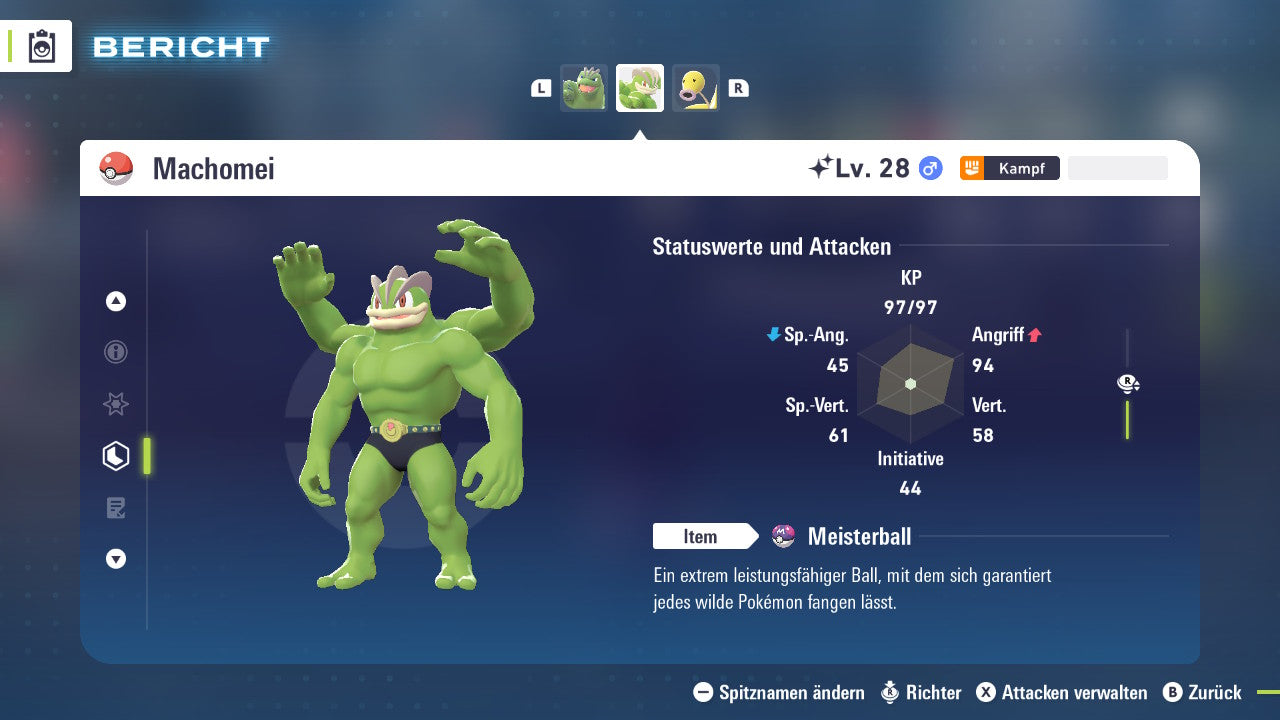Select the Poké Ball icon beside Machomei
The height and width of the screenshot is (720, 1280).
115,168
